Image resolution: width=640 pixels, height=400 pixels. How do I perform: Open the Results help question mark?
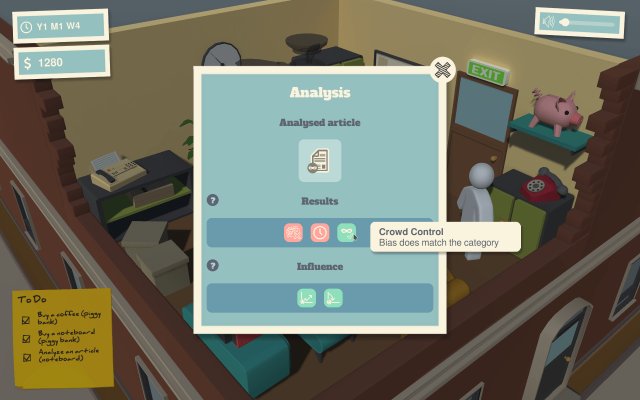click(x=212, y=200)
